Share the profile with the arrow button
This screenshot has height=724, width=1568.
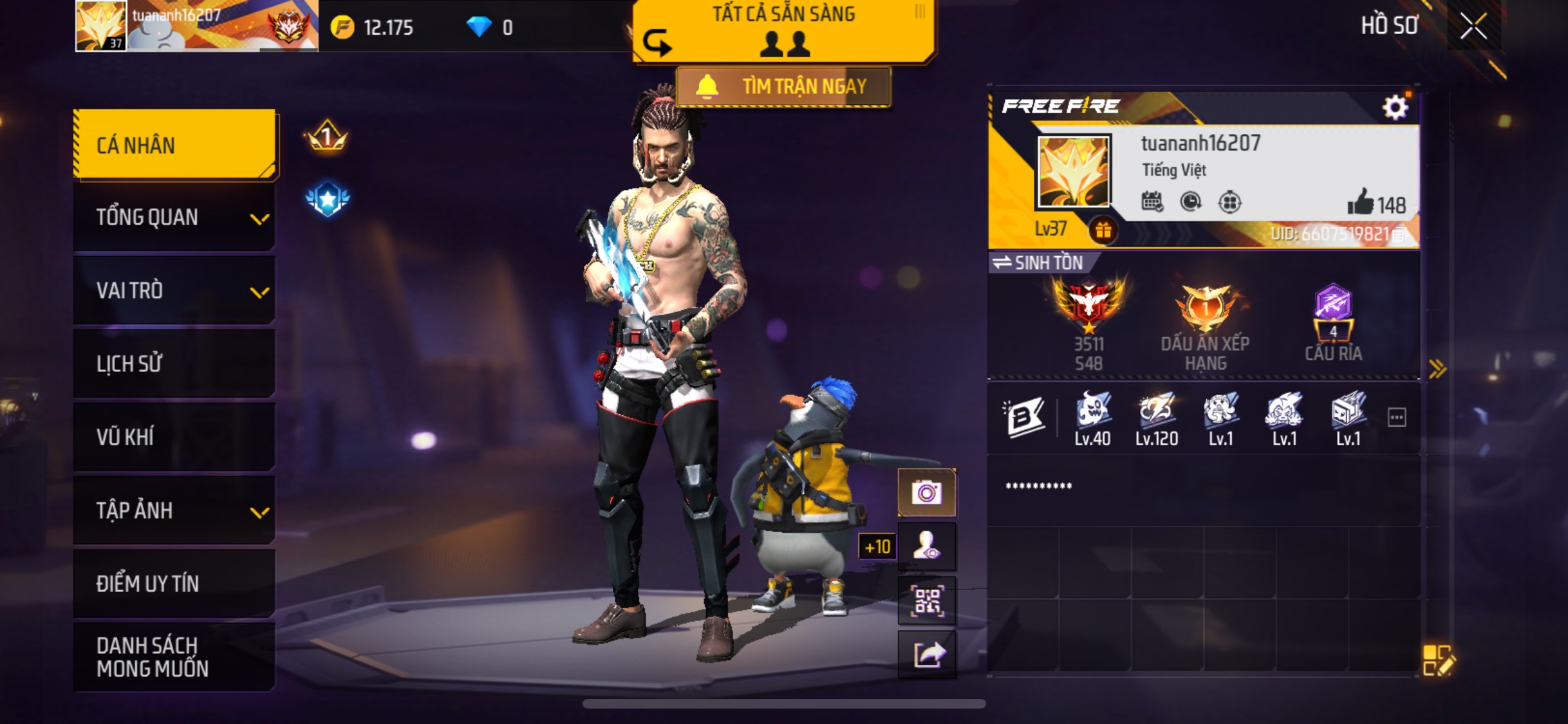(926, 655)
